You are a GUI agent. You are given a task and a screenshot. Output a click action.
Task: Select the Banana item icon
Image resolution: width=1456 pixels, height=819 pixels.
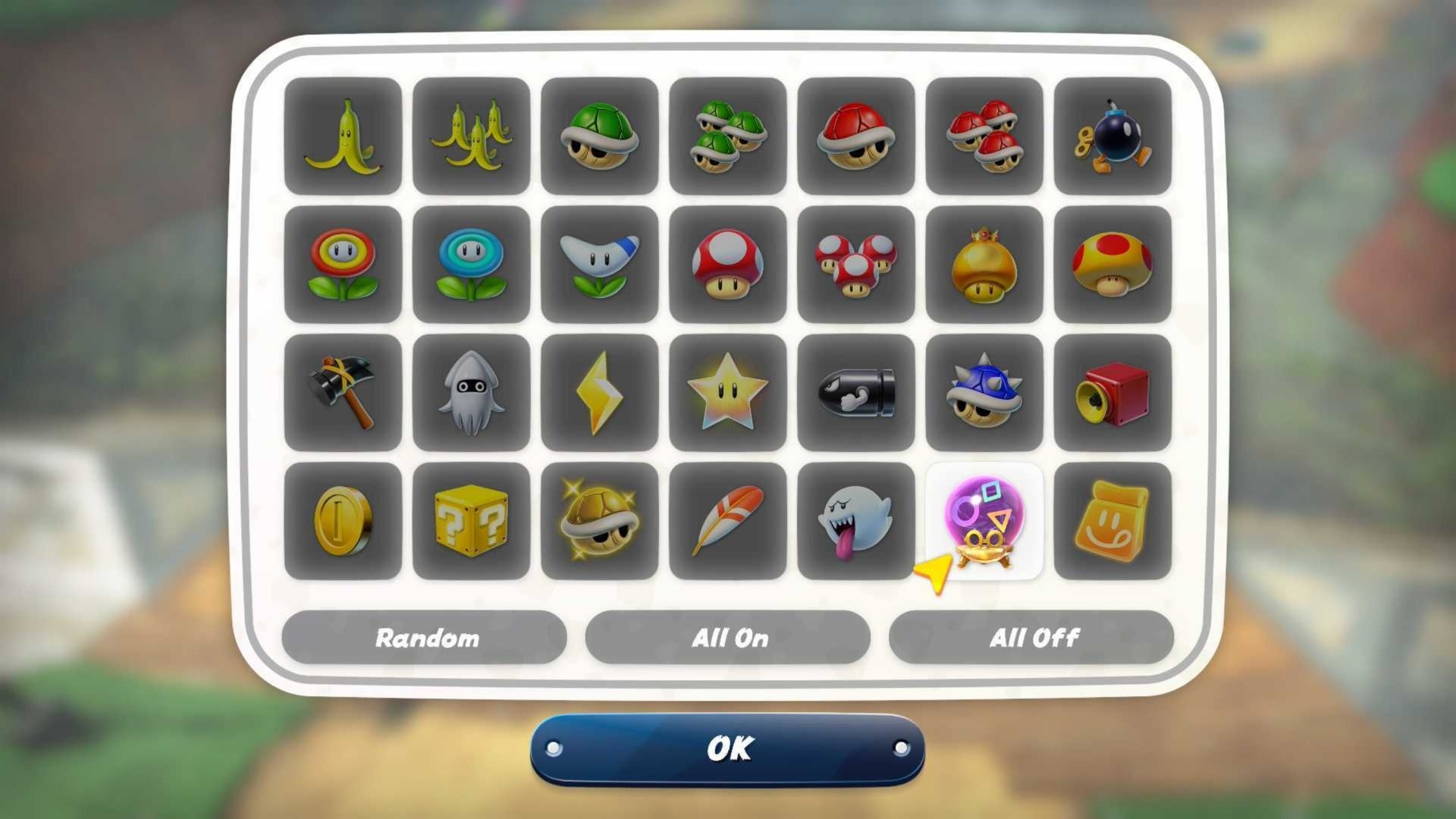click(343, 139)
